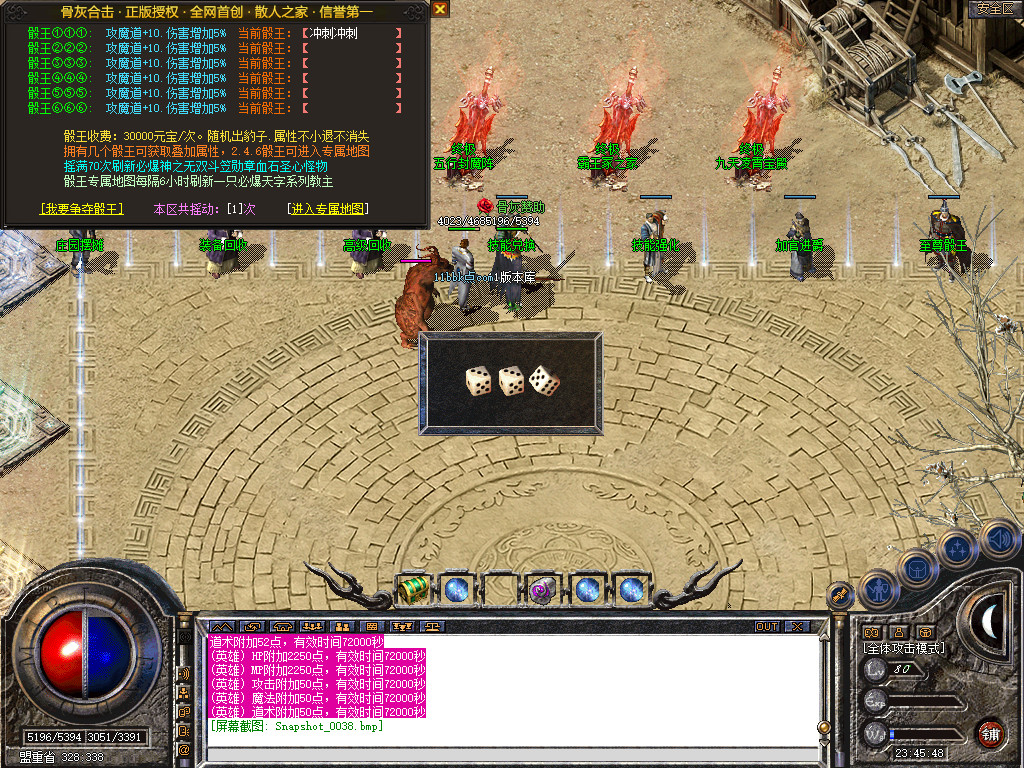1024x768 pixels.
Task: Click the 我要争夺骰王 link
Action: pos(81,209)
